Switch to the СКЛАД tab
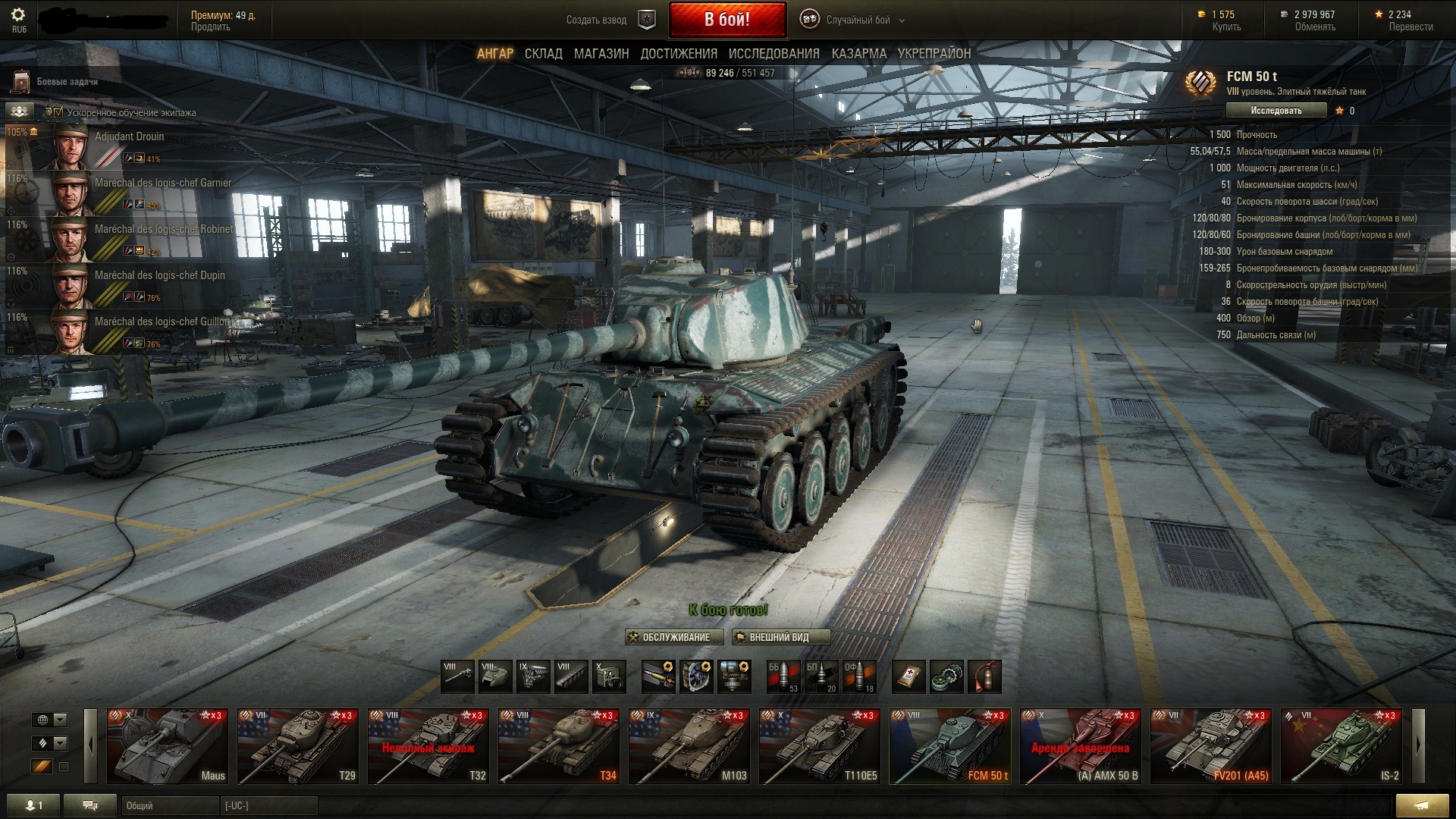The image size is (1456, 819). [x=543, y=54]
